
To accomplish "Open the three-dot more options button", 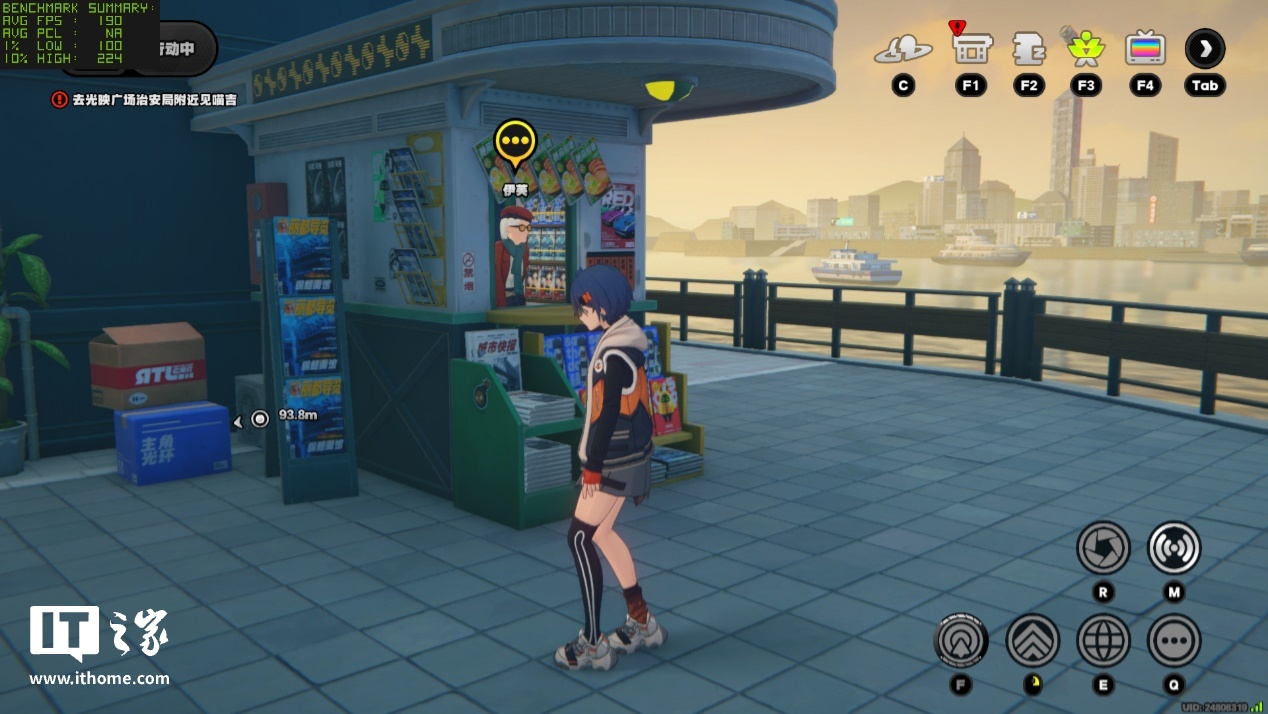I will [1173, 640].
